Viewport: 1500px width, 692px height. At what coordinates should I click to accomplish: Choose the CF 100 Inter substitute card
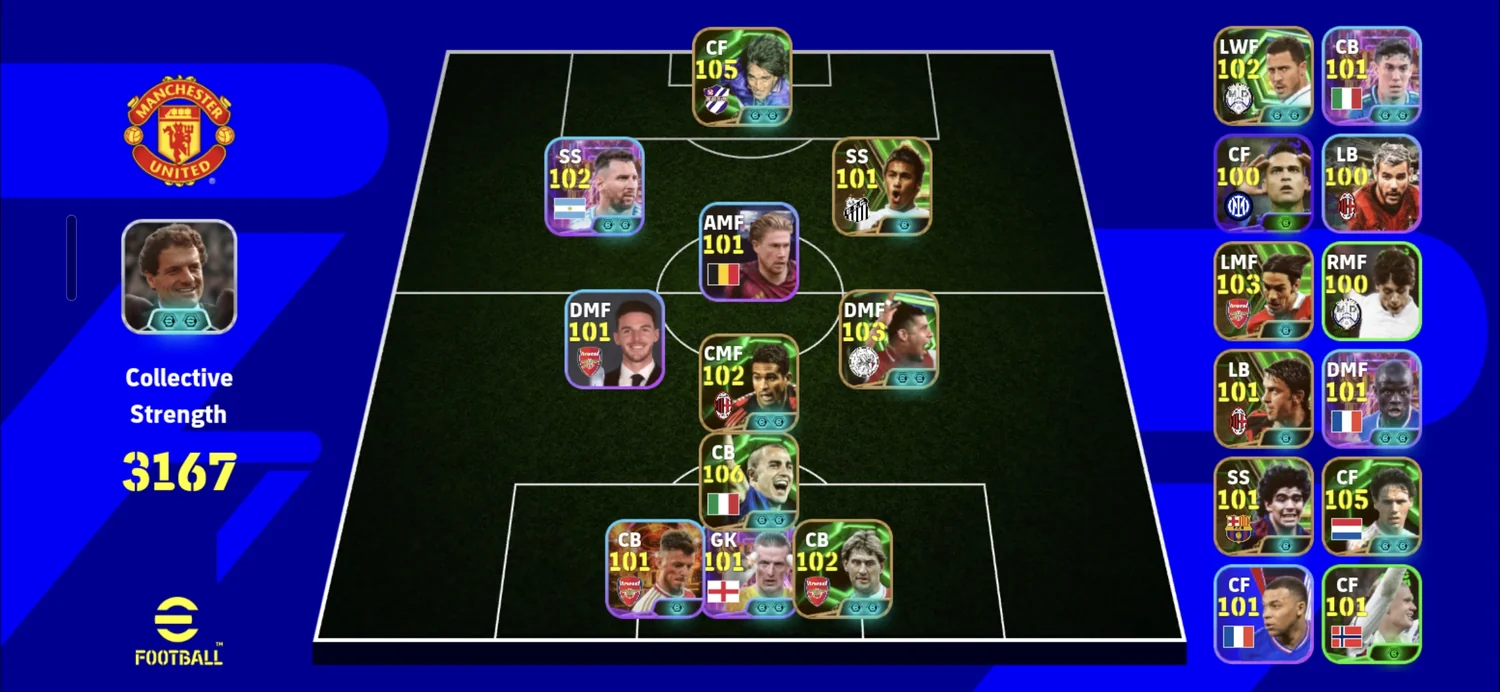(1263, 183)
